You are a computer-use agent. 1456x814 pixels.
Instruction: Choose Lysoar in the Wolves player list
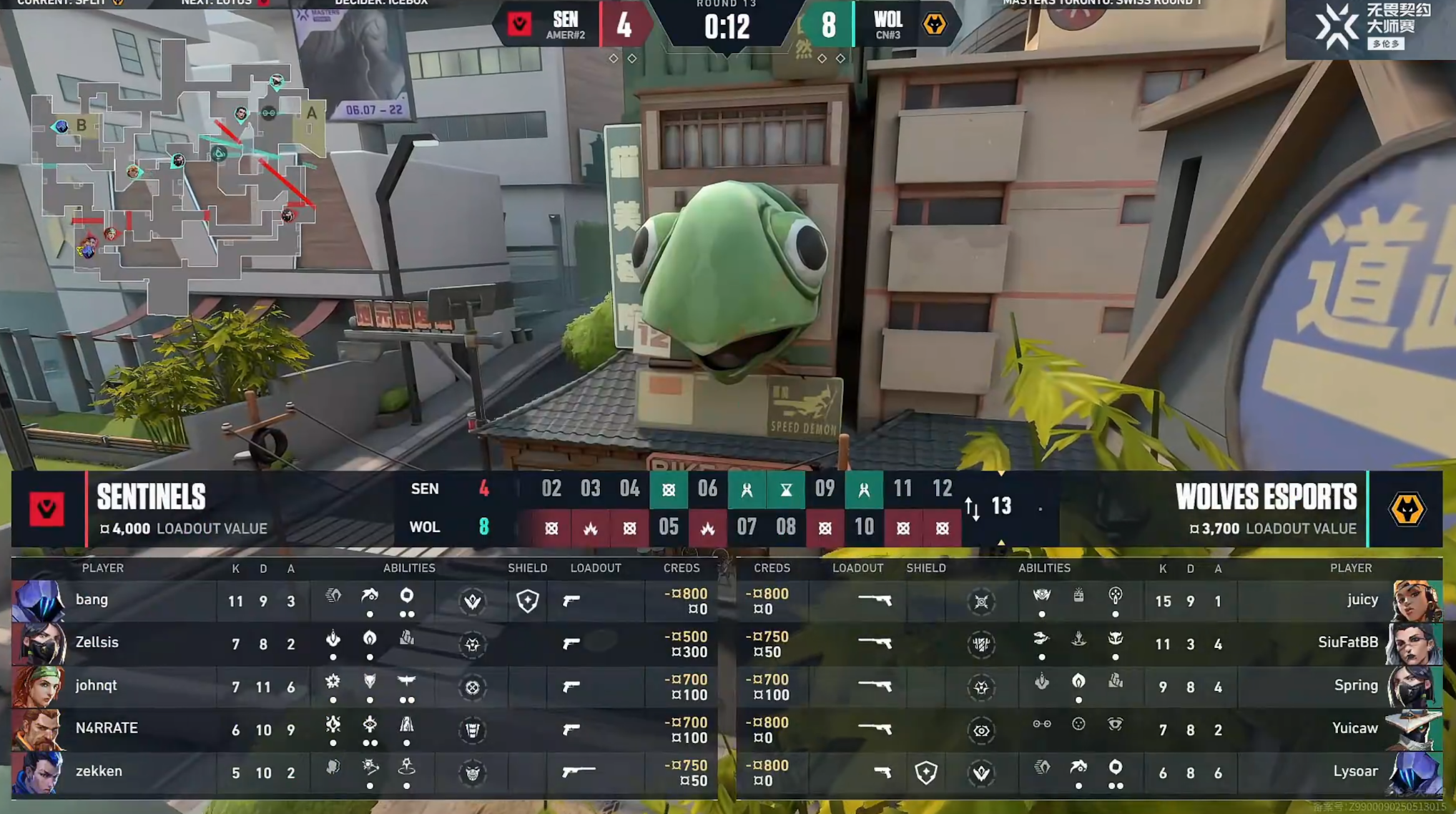click(x=1354, y=772)
